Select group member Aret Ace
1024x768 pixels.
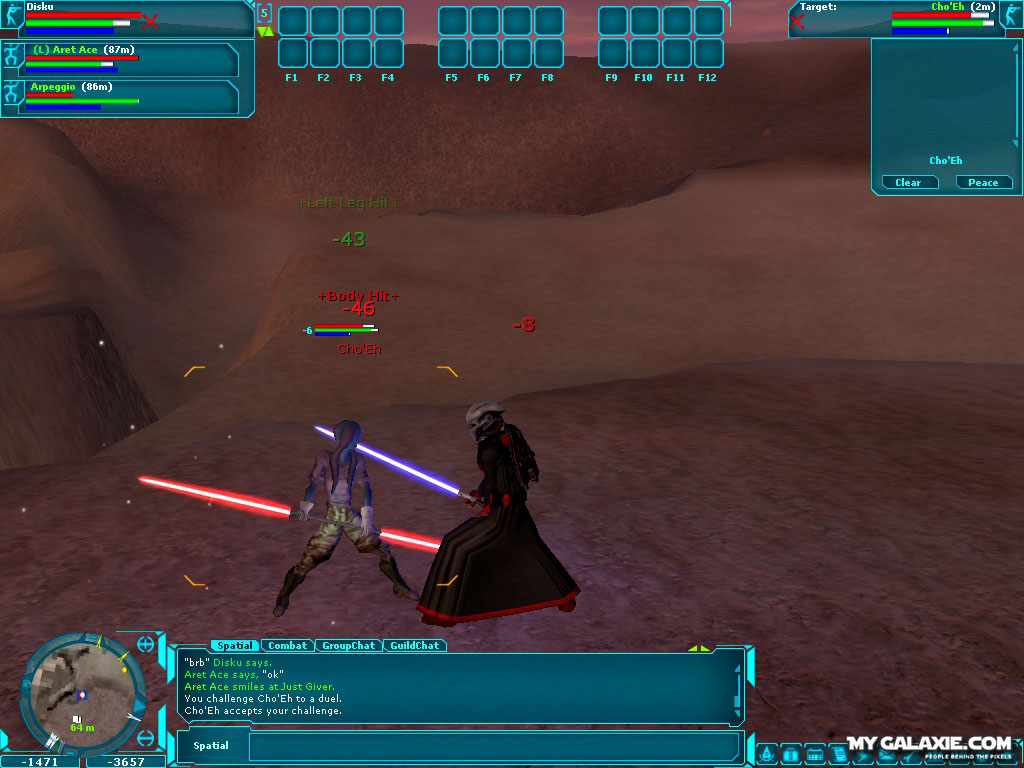(x=120, y=59)
